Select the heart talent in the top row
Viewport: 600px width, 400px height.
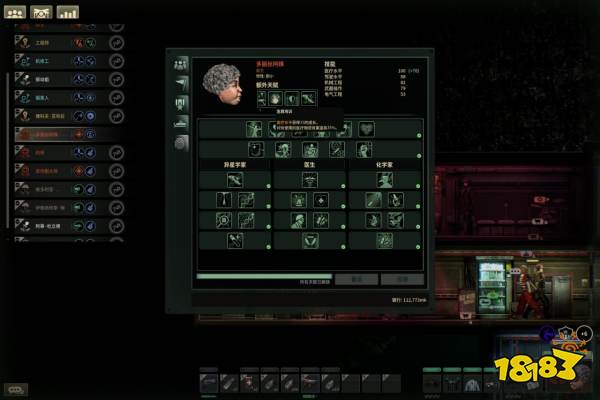pyautogui.click(x=366, y=129)
